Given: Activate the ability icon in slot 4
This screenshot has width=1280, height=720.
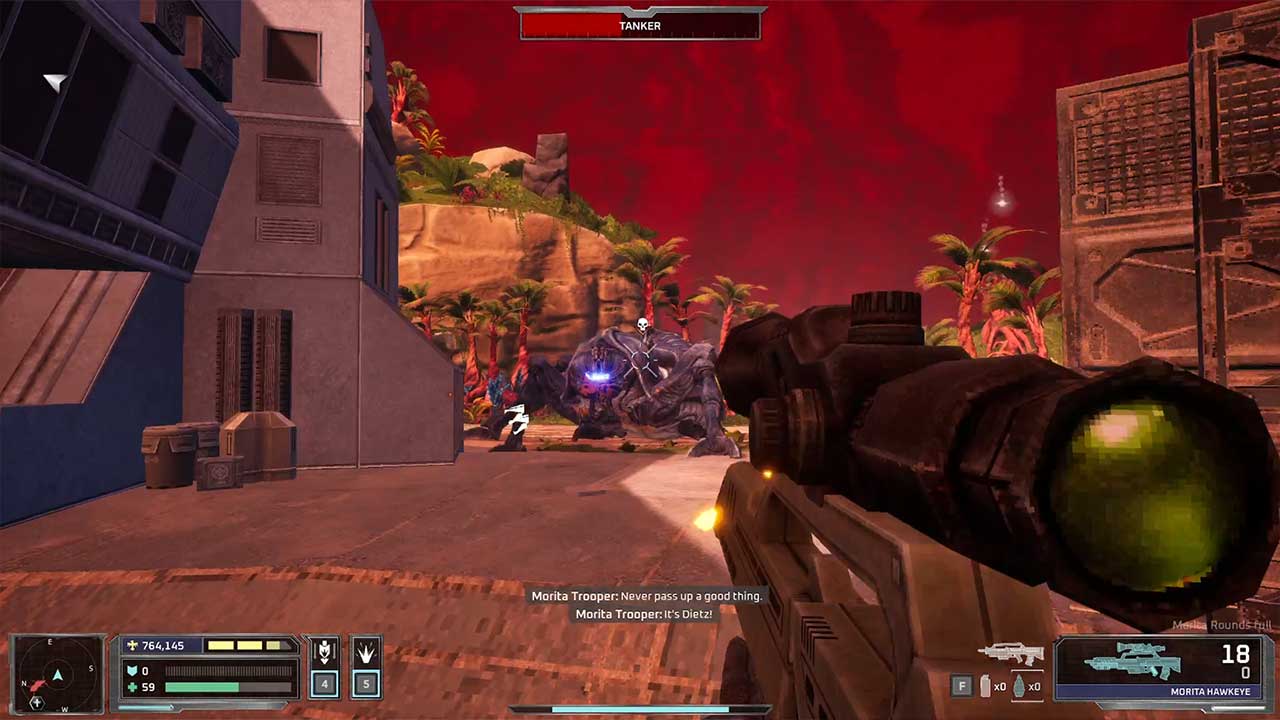Looking at the screenshot, I should [x=323, y=656].
